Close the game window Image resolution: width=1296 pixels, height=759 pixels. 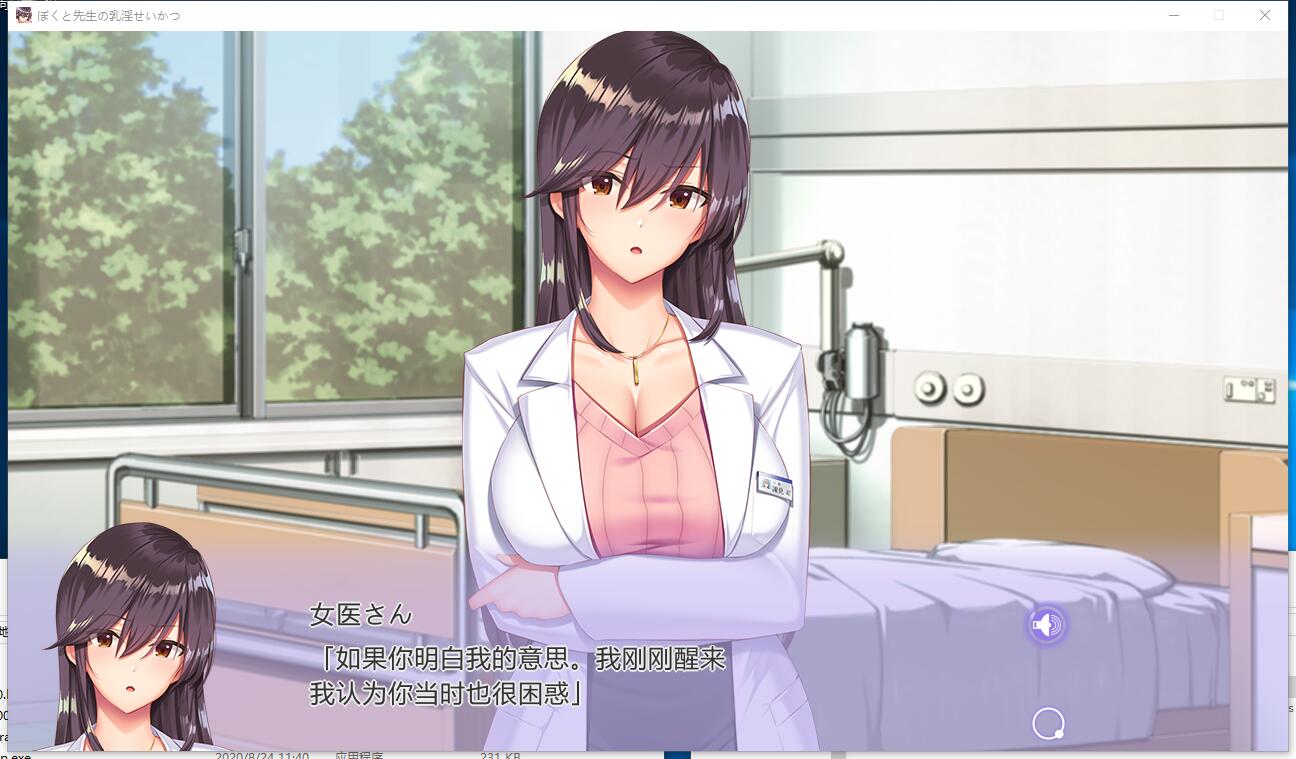pyautogui.click(x=1264, y=15)
